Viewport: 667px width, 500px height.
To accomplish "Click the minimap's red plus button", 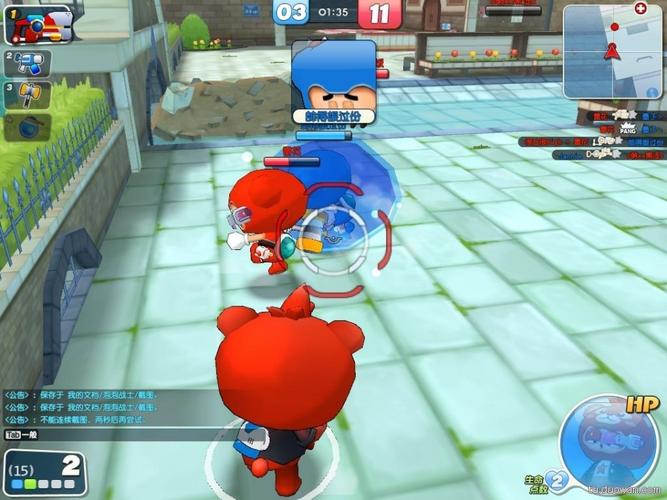I will (x=640, y=8).
